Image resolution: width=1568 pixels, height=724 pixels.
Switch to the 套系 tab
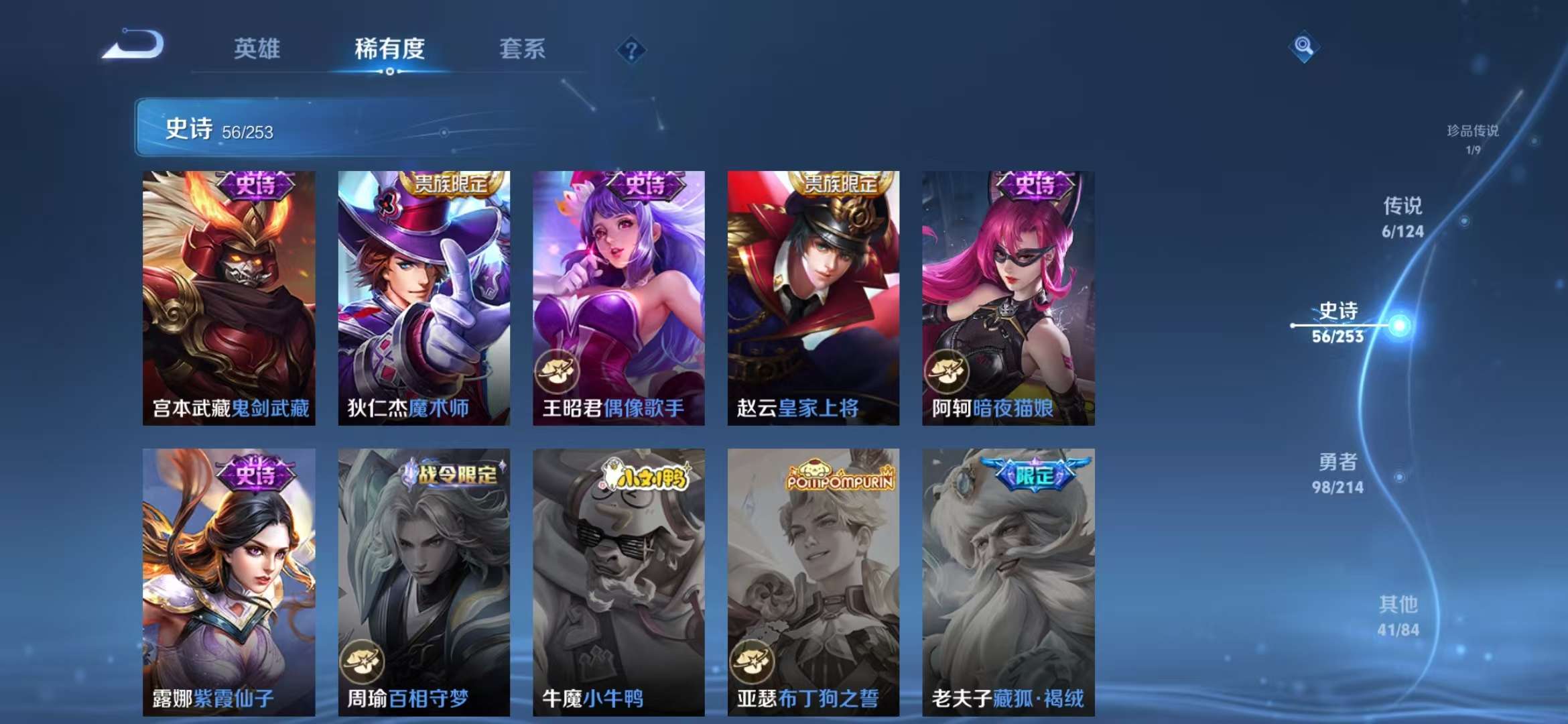pos(522,49)
